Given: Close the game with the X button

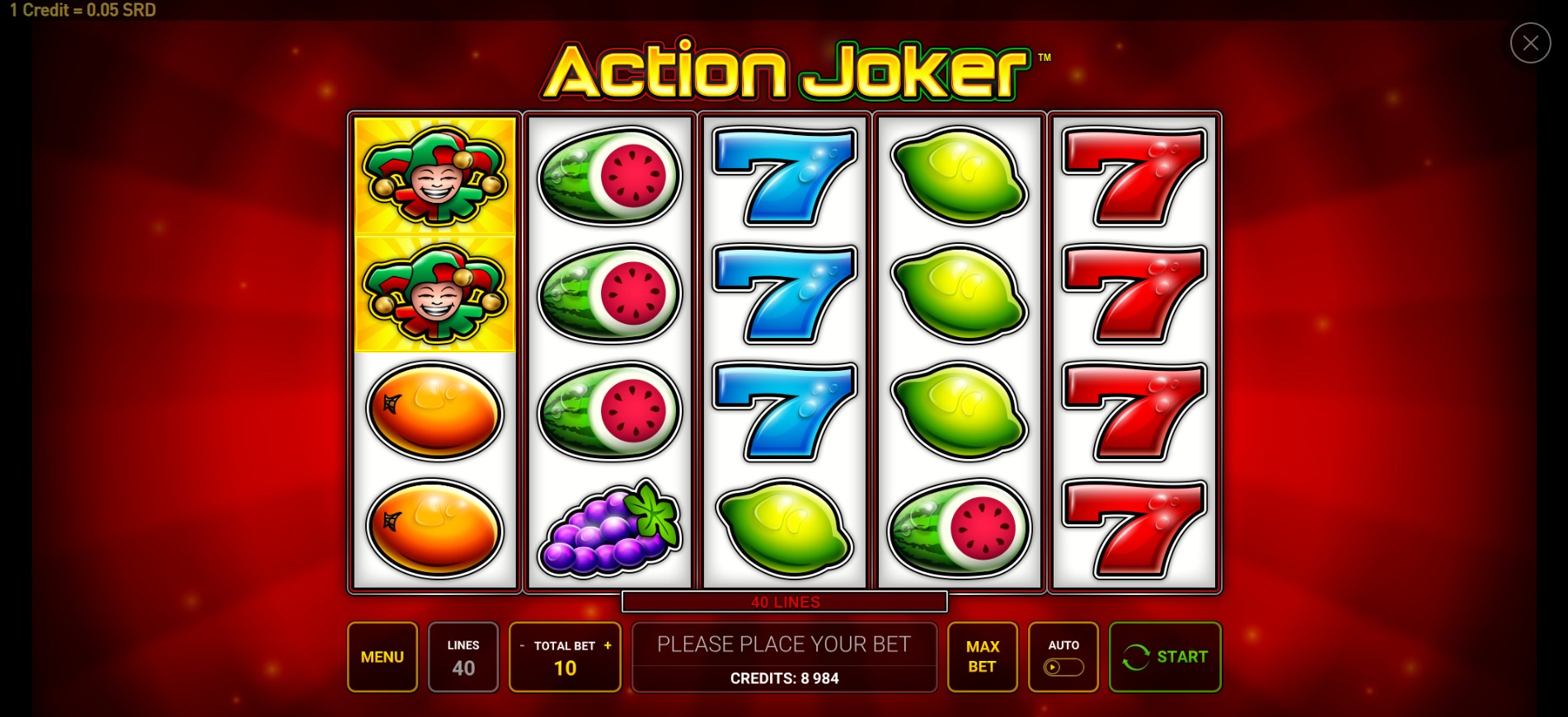Looking at the screenshot, I should click(x=1530, y=43).
